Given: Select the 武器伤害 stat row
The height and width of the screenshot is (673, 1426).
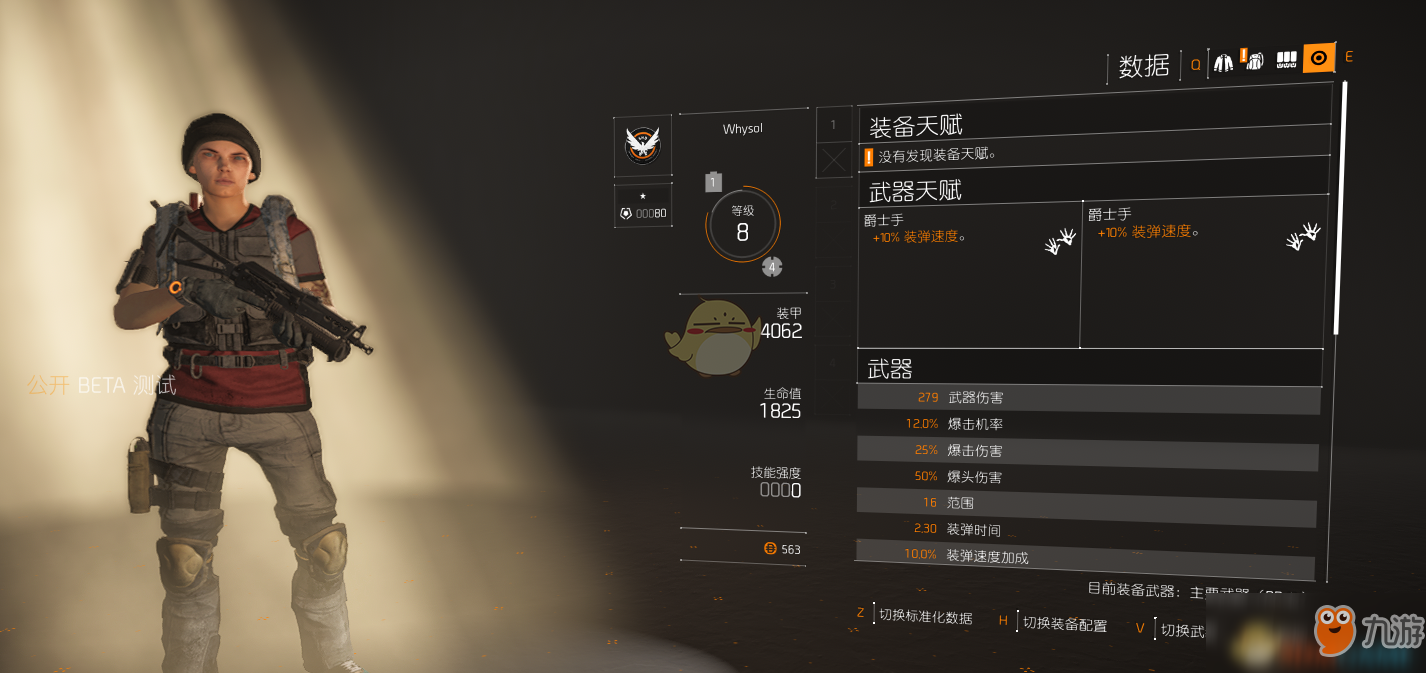Looking at the screenshot, I should tap(1088, 398).
